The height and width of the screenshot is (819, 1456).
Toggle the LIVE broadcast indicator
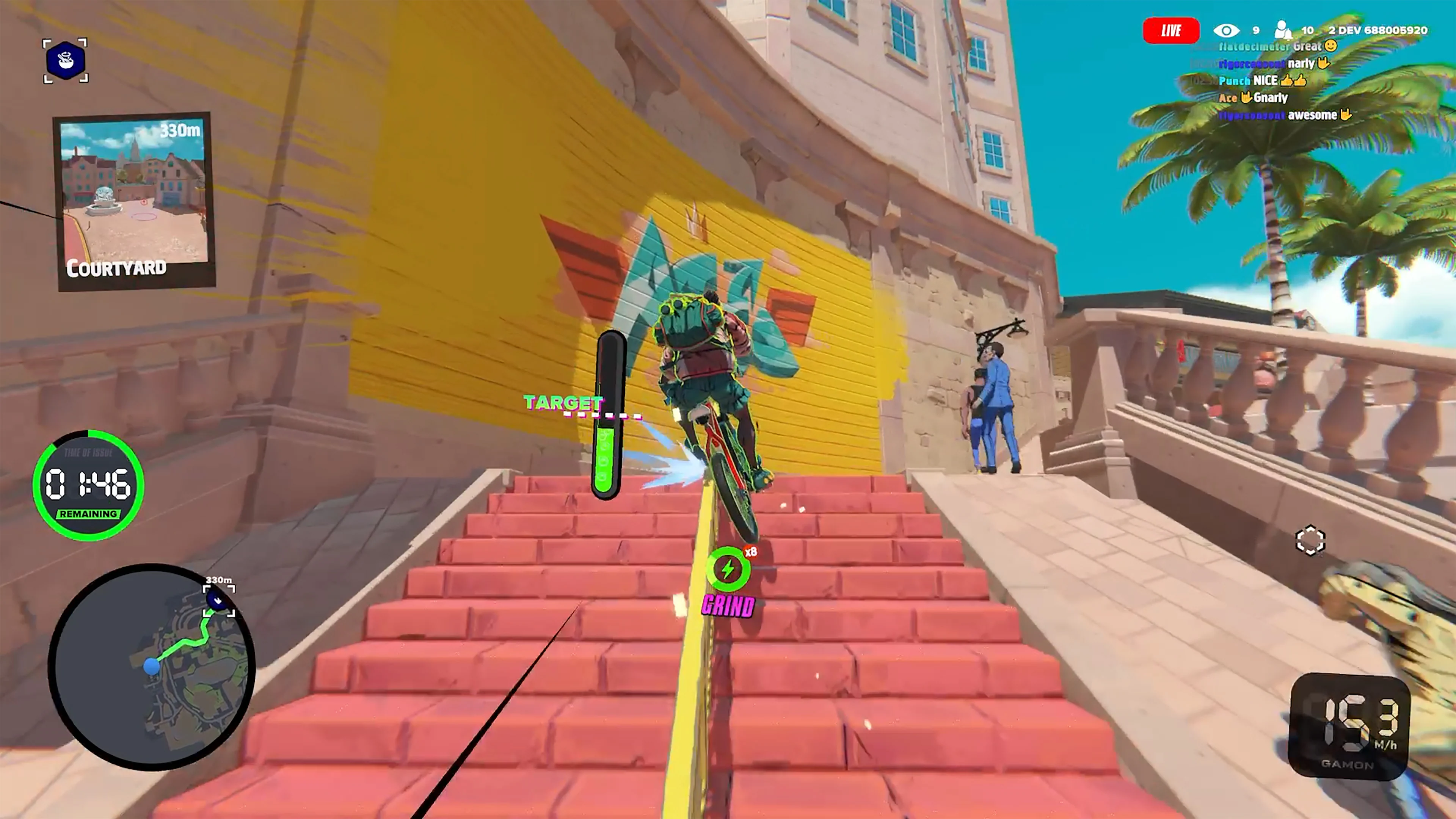pos(1171,30)
